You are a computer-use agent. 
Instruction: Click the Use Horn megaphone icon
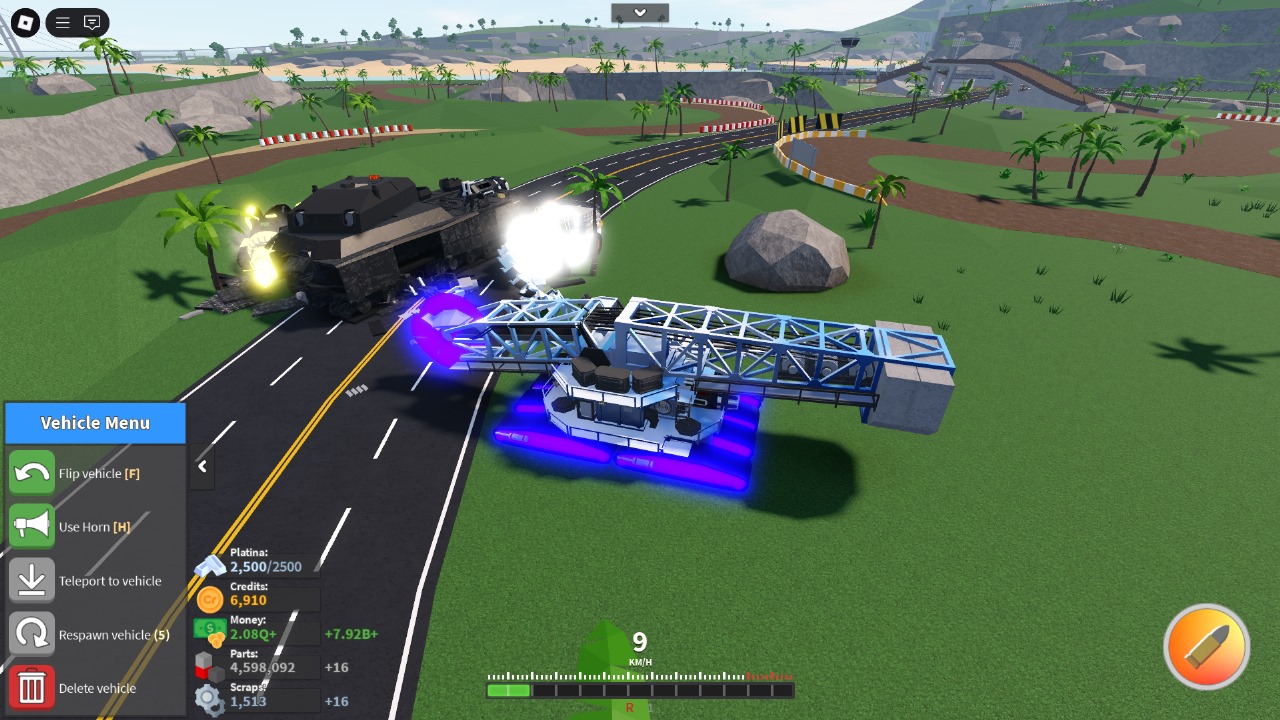tap(31, 527)
